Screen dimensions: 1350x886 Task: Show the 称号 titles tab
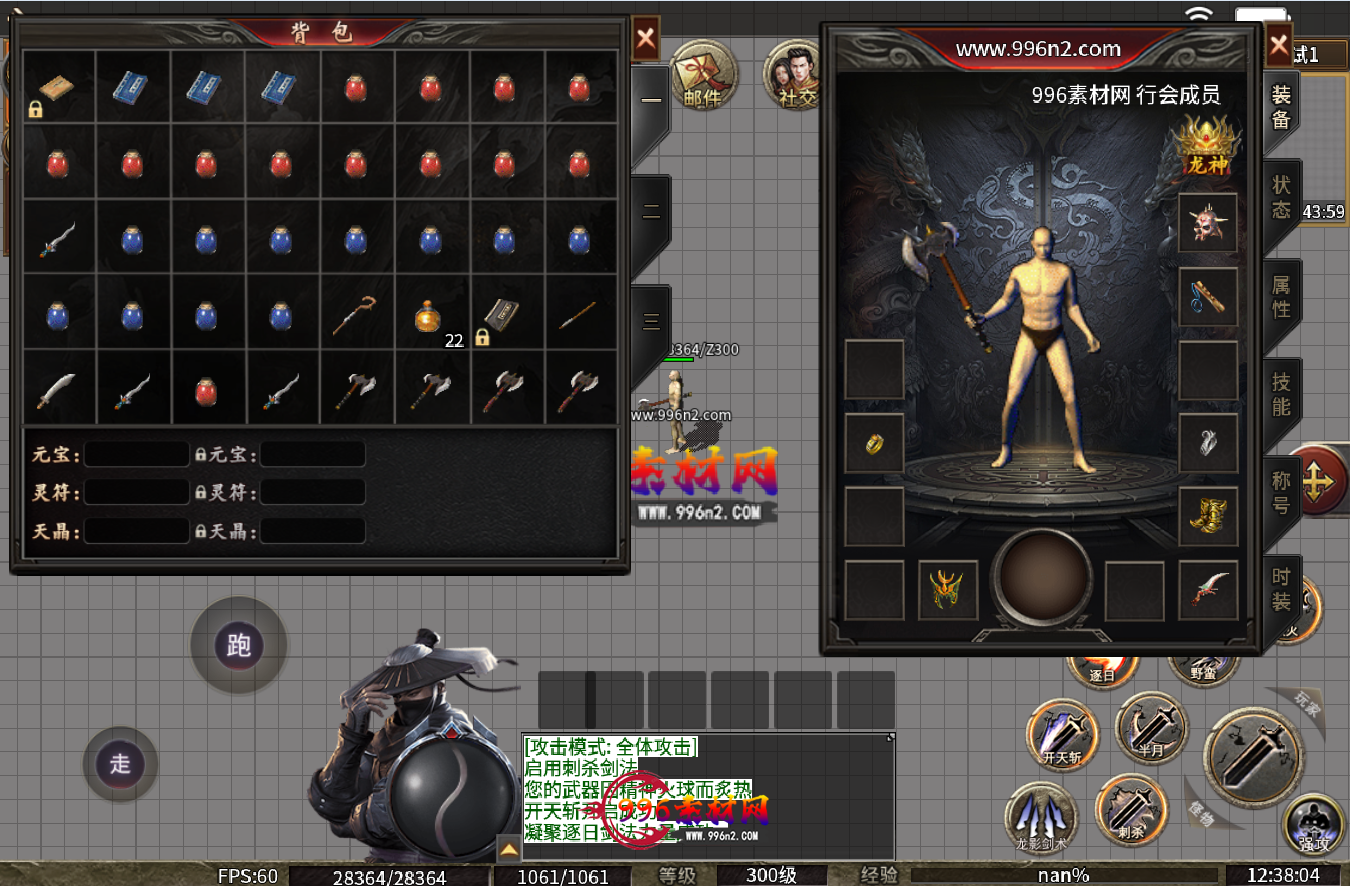(x=1281, y=493)
